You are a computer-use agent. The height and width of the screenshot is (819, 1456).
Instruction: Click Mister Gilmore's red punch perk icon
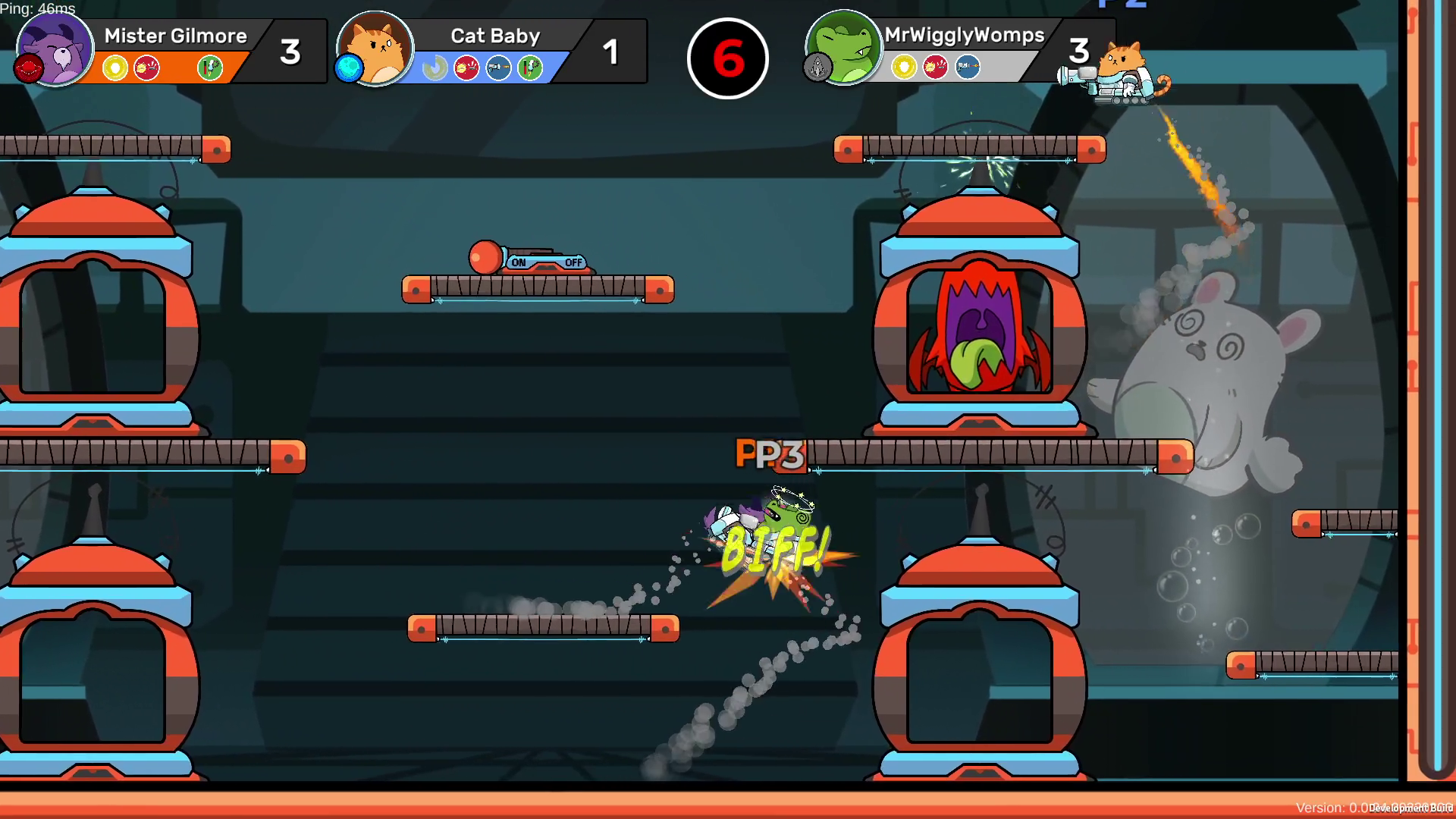coord(146,68)
